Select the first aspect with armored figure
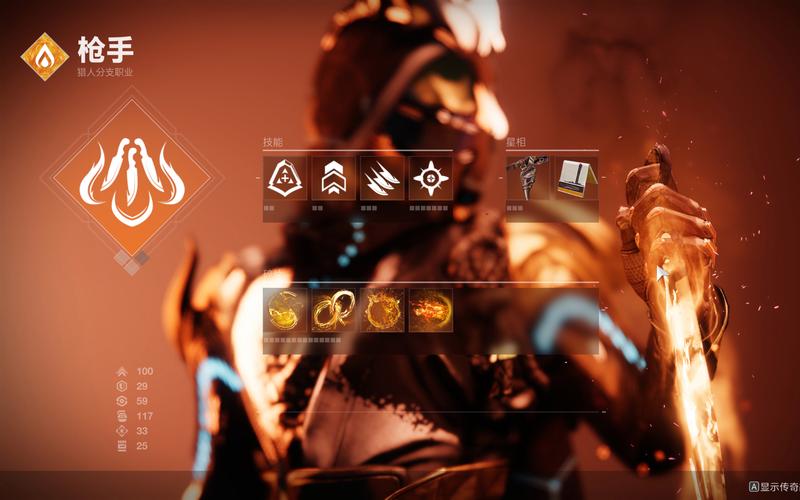Viewport: 800px width, 500px height. coord(528,178)
